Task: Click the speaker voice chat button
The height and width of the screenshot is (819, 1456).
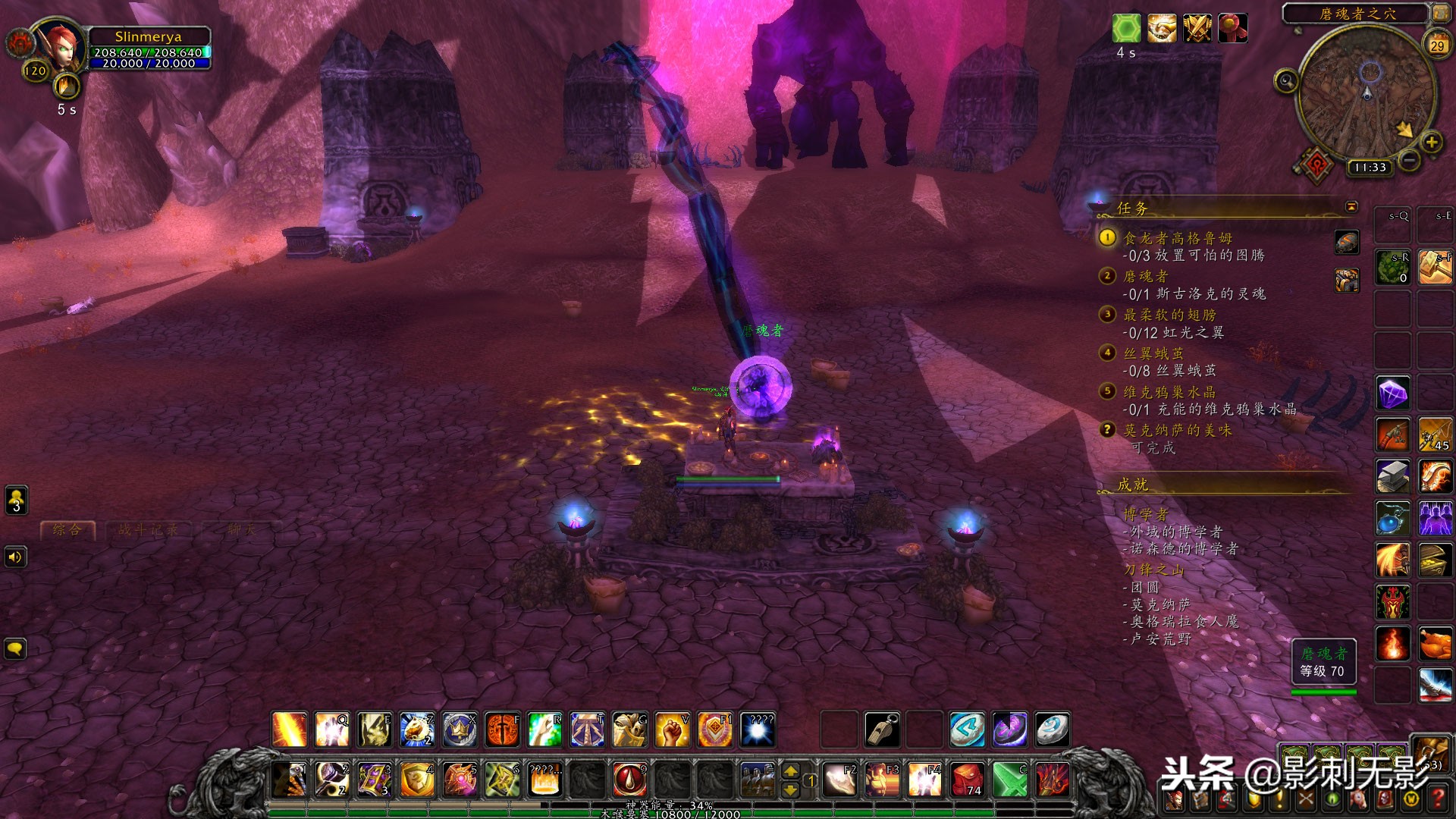Action: (15, 558)
